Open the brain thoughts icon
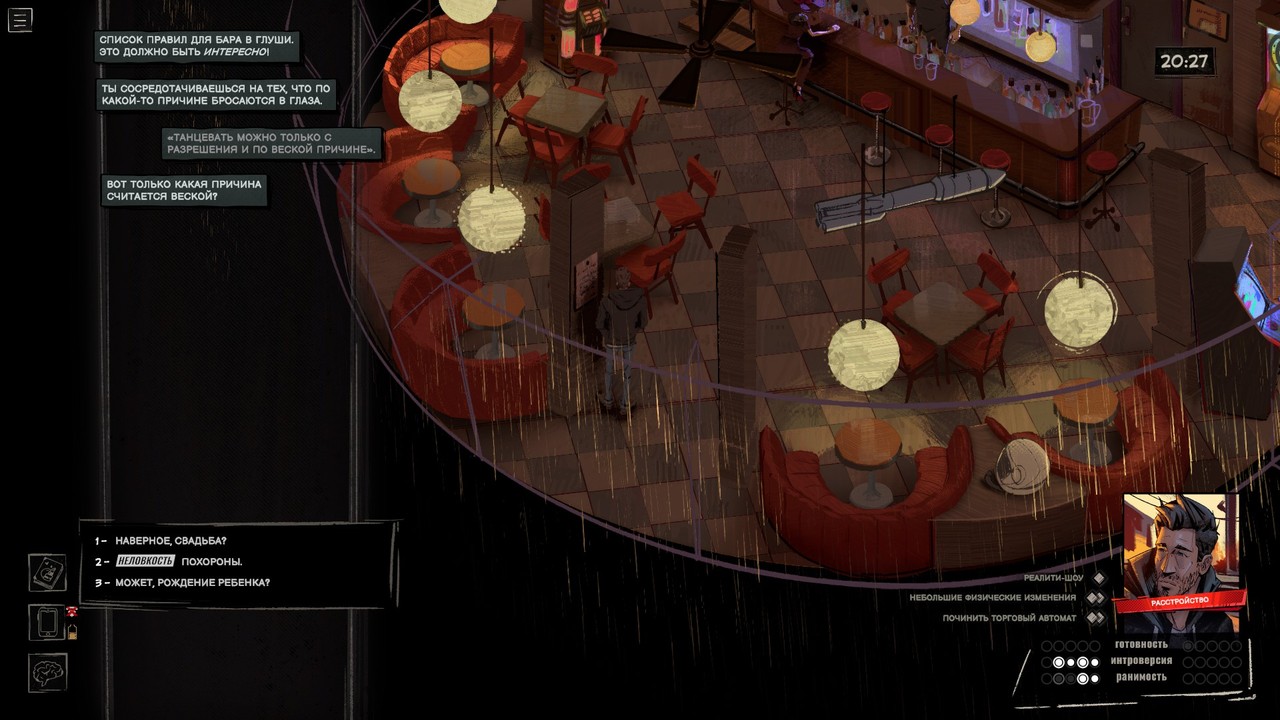 (47, 673)
